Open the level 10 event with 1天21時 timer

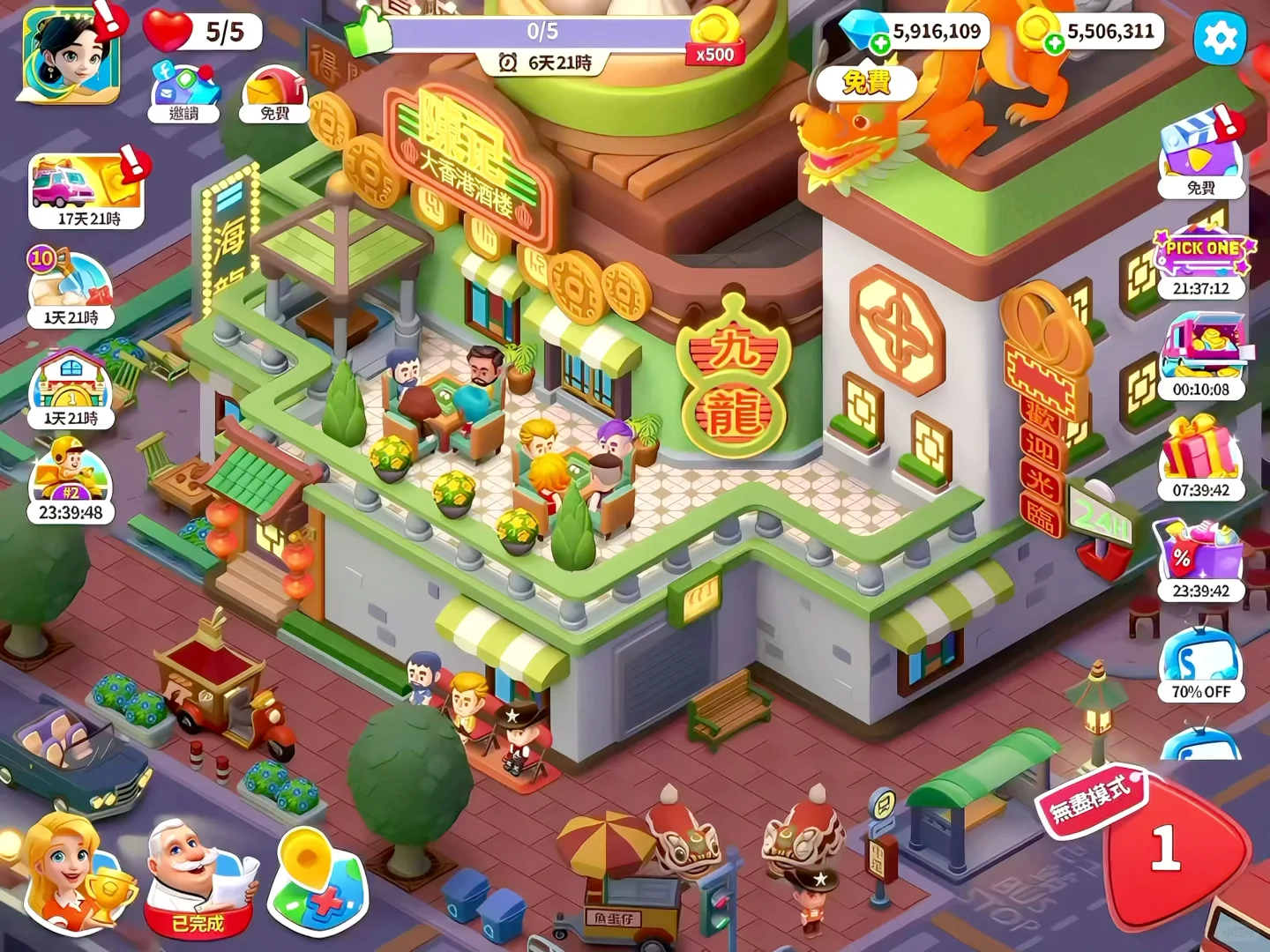pos(71,289)
